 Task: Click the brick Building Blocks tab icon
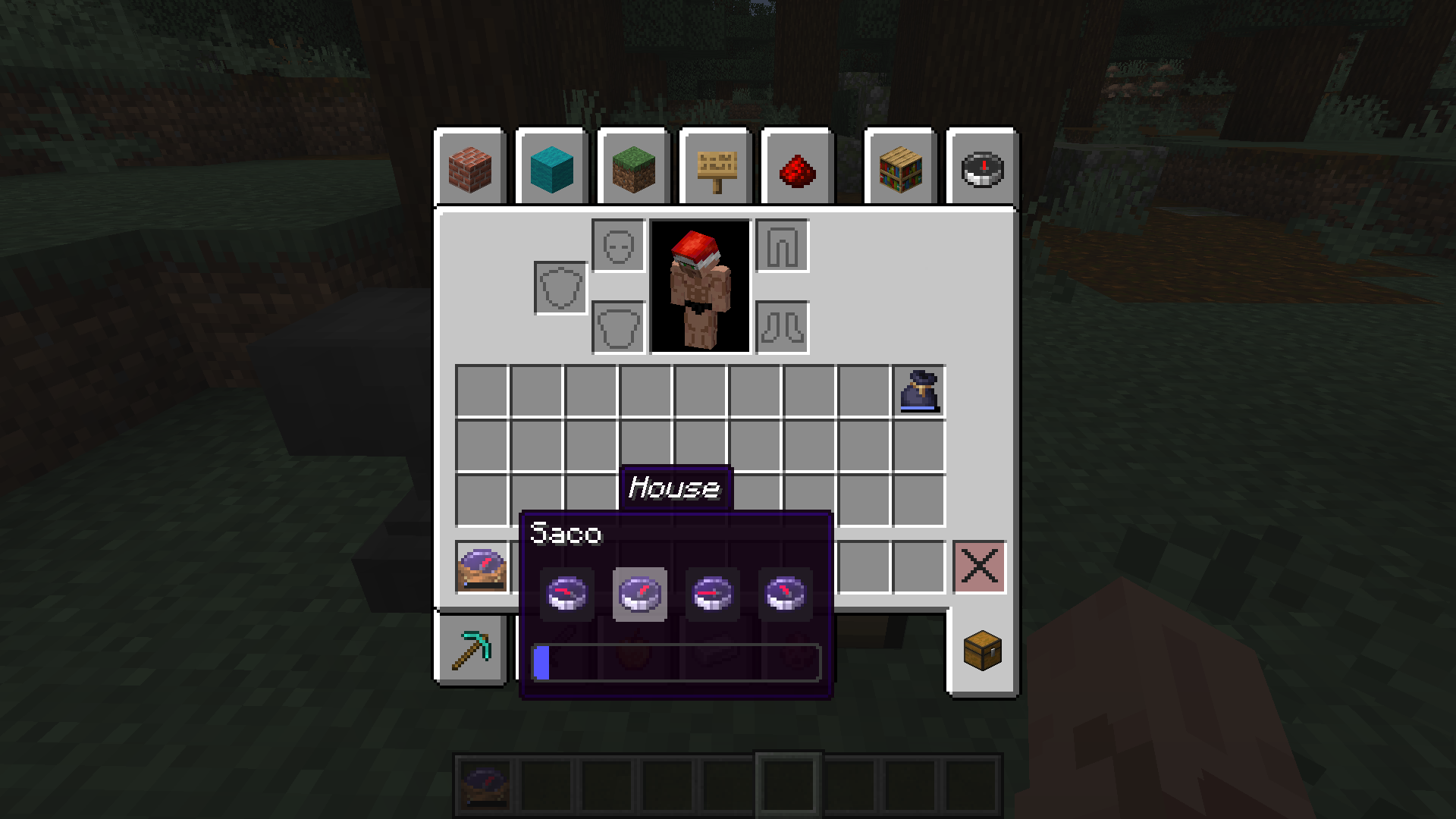pos(469,169)
